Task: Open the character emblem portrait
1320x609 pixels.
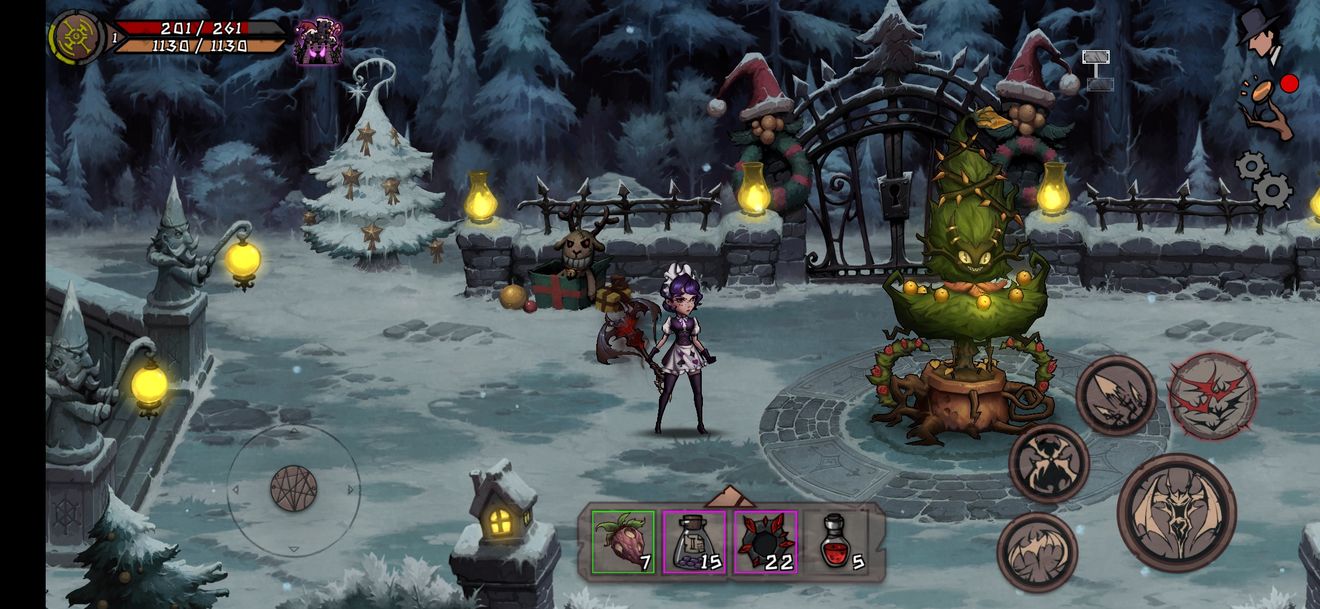Action: (x=75, y=38)
